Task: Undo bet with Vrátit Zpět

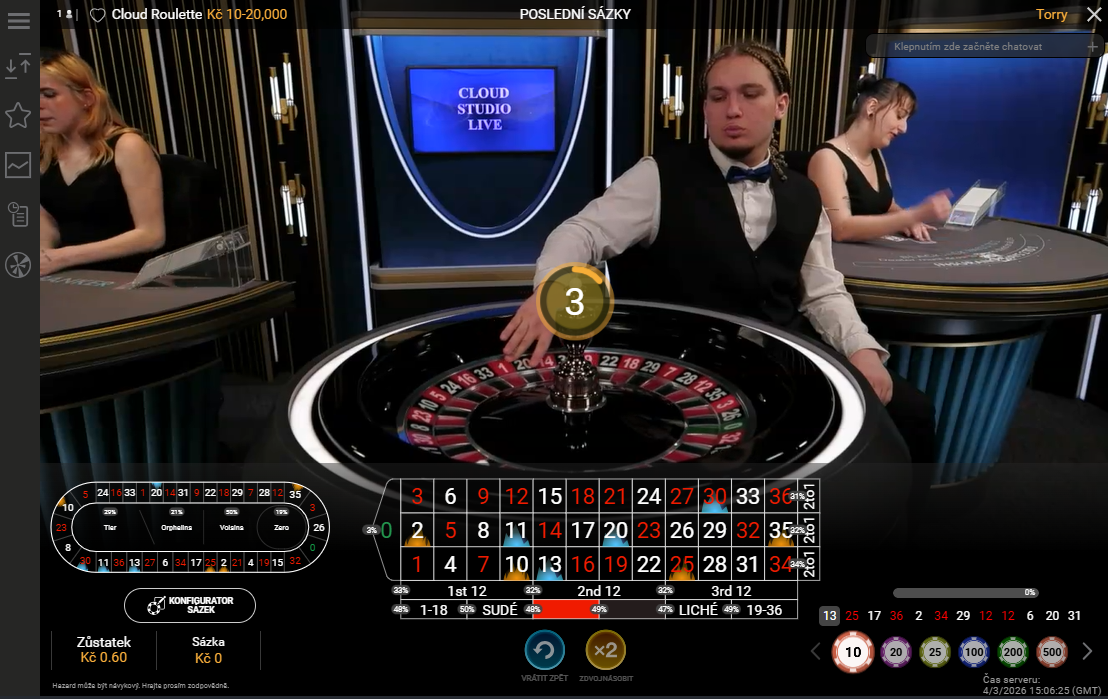Action: click(x=545, y=651)
